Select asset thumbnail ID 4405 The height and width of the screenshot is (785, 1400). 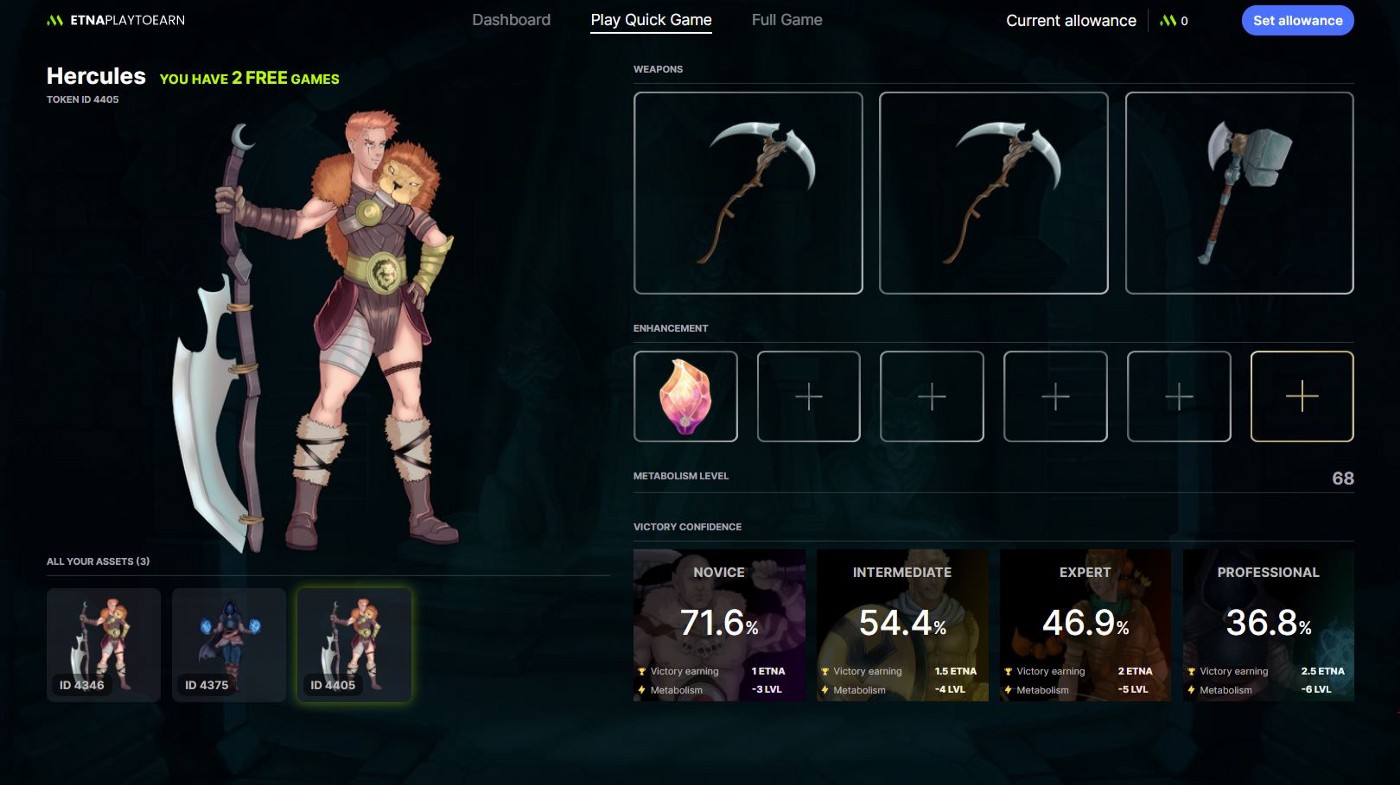point(354,644)
